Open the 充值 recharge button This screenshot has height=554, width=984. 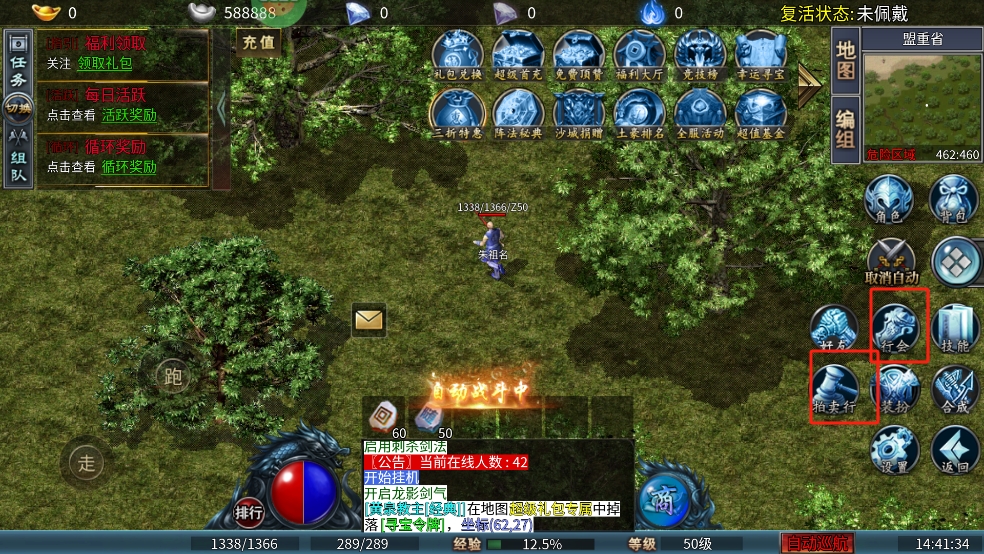(259, 43)
